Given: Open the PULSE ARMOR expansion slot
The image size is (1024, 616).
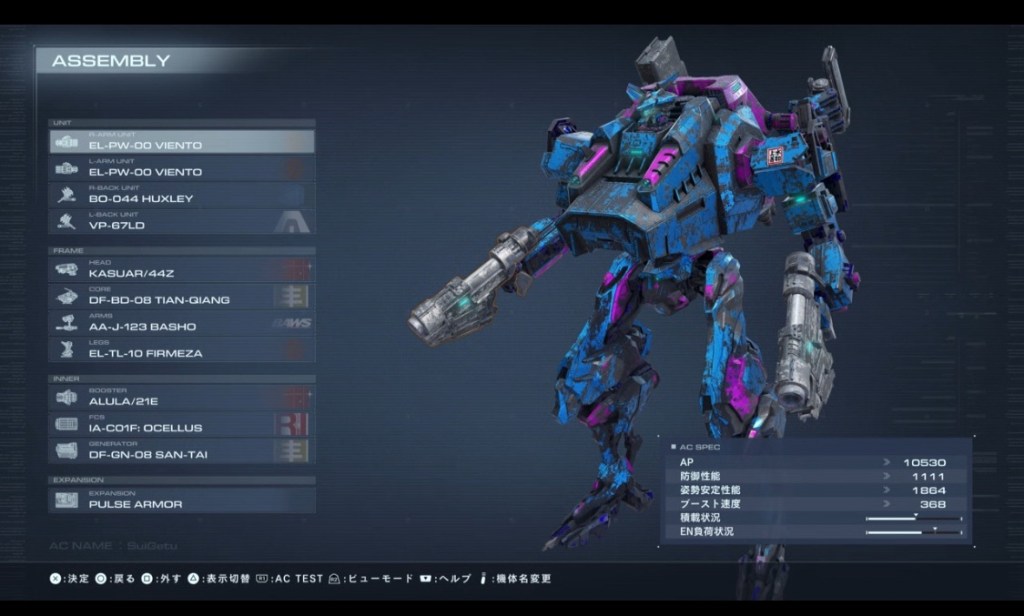Looking at the screenshot, I should 181,501.
